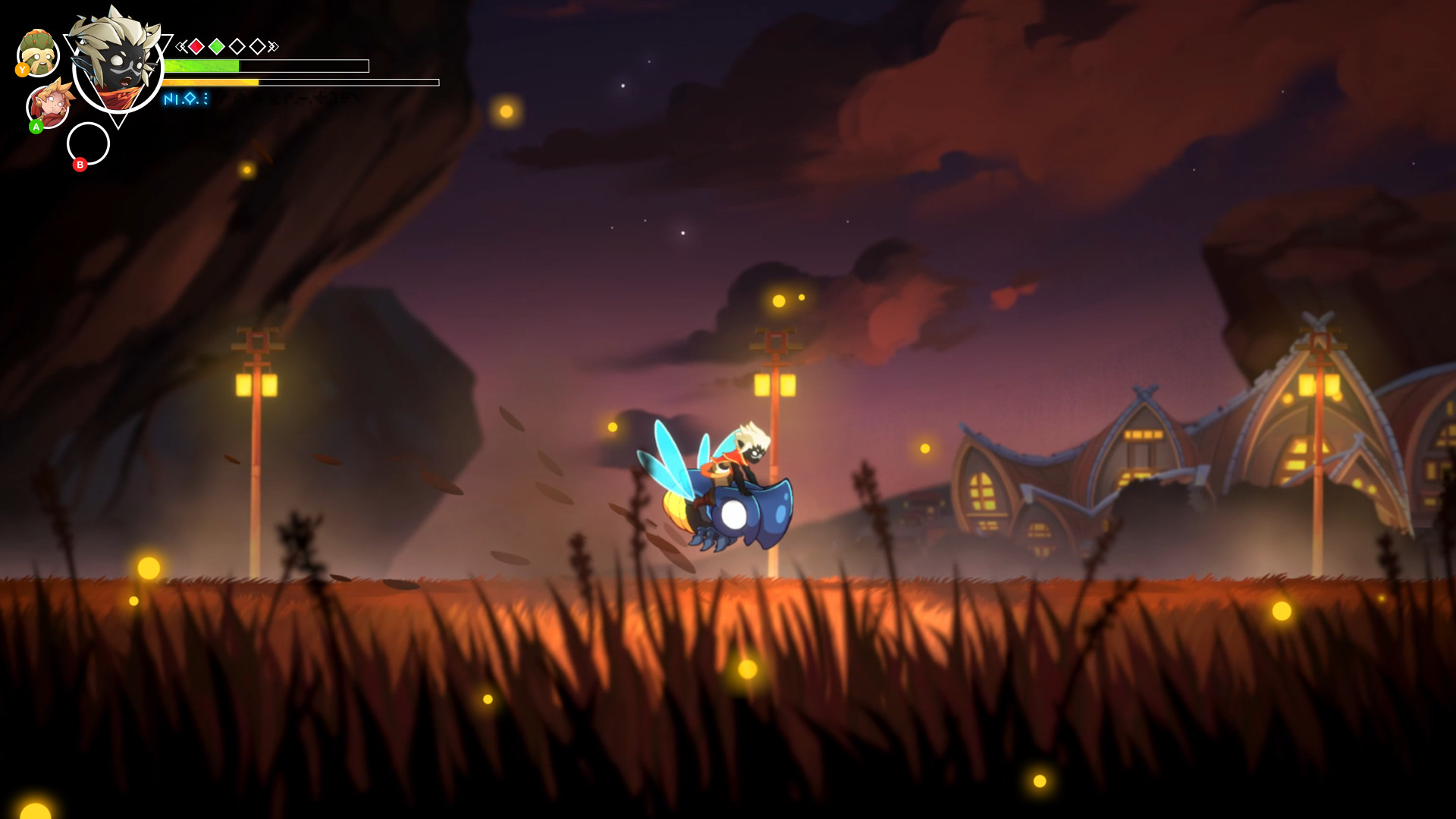Screen dimensions: 1456x819
Task: Click the last empty ability diamond
Action: [x=259, y=45]
